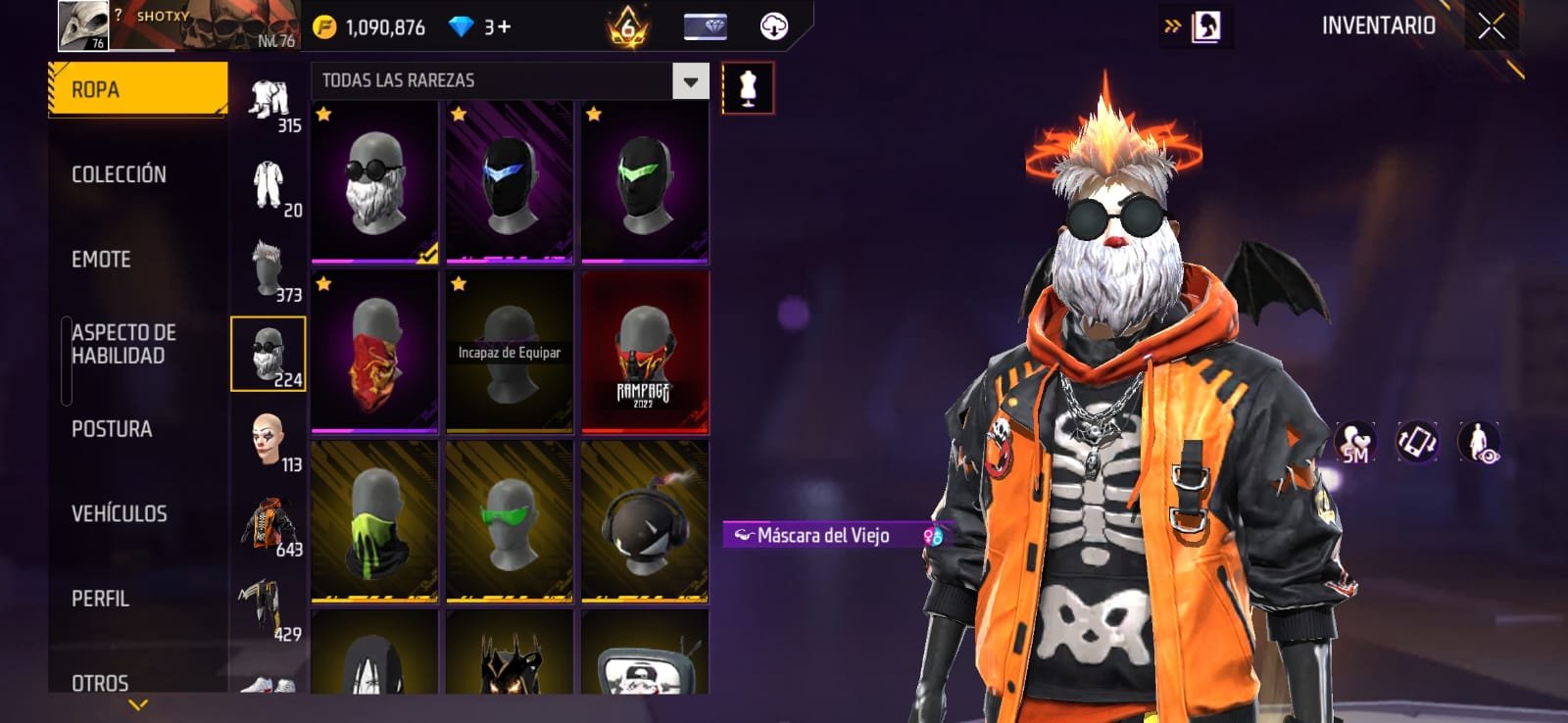This screenshot has width=1568, height=723.
Task: Select the Rampage 2022 mask
Action: pyautogui.click(x=645, y=352)
